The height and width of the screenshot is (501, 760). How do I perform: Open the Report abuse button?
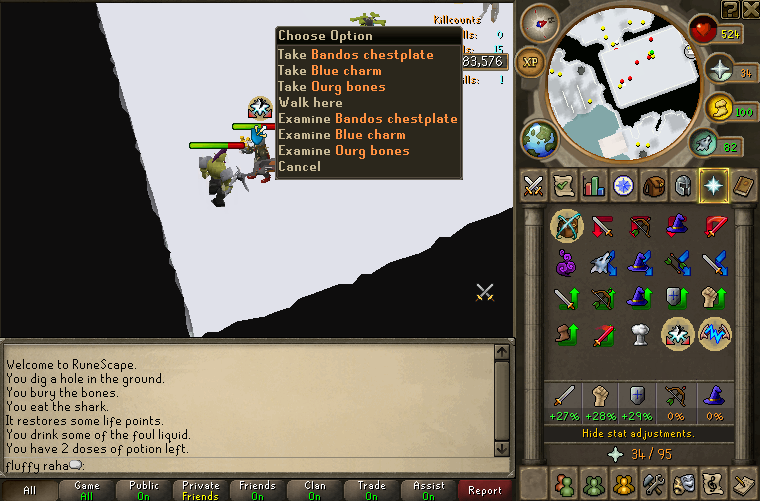coord(485,491)
